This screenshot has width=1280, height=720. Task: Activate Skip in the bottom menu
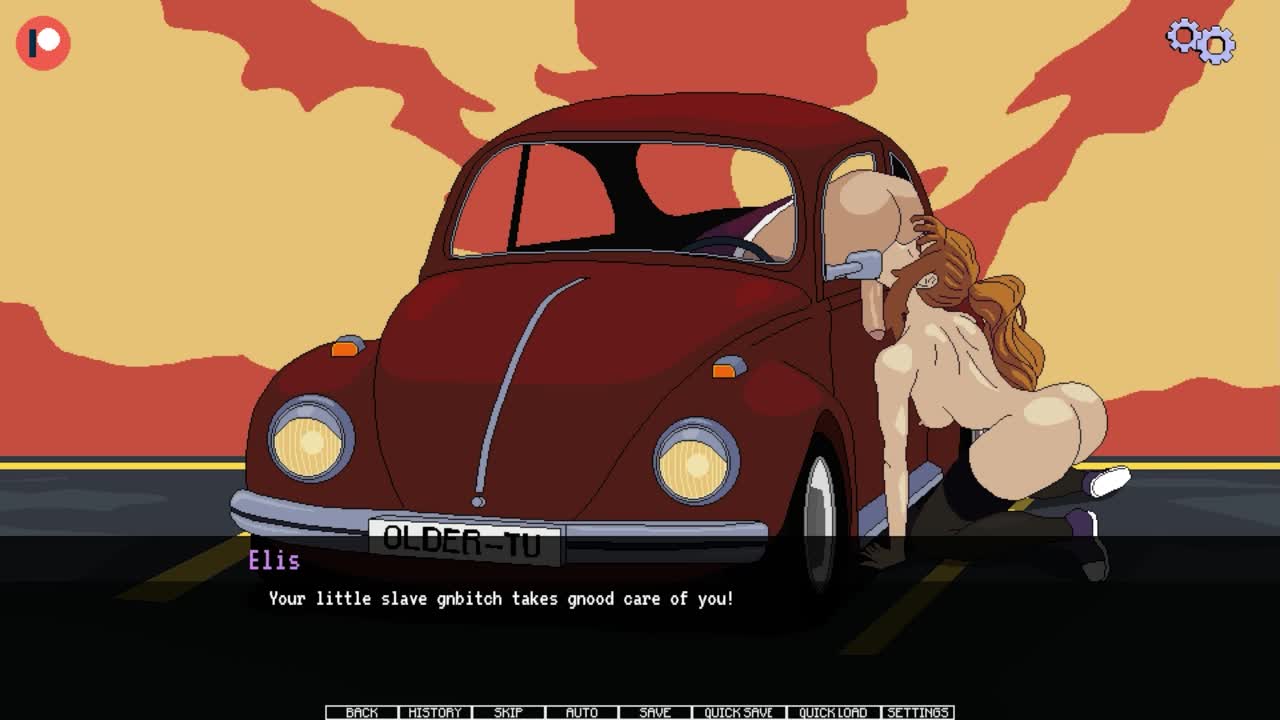tap(508, 712)
